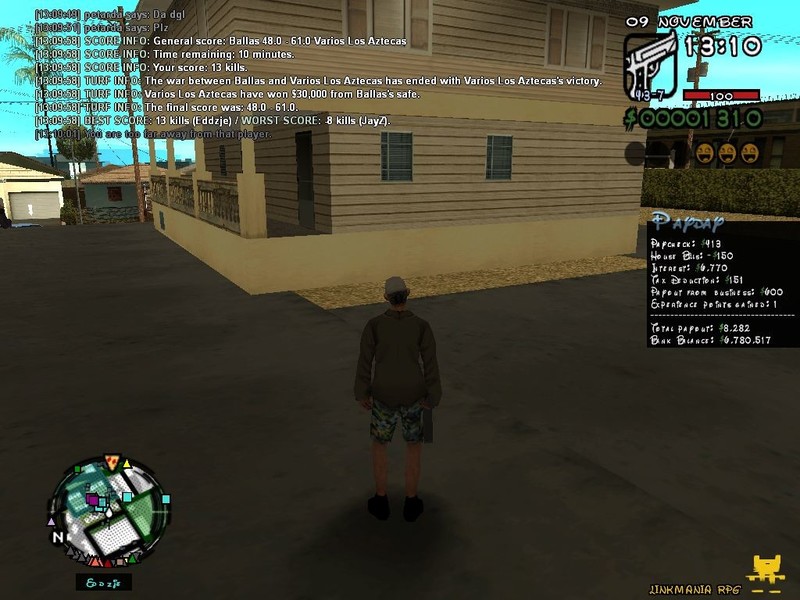
Task: Click the Eddzje name tag below the radar
Action: tap(103, 582)
